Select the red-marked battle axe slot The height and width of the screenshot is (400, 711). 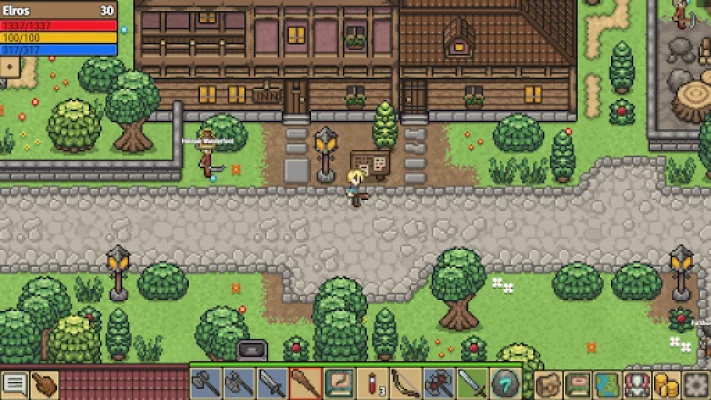[440, 384]
